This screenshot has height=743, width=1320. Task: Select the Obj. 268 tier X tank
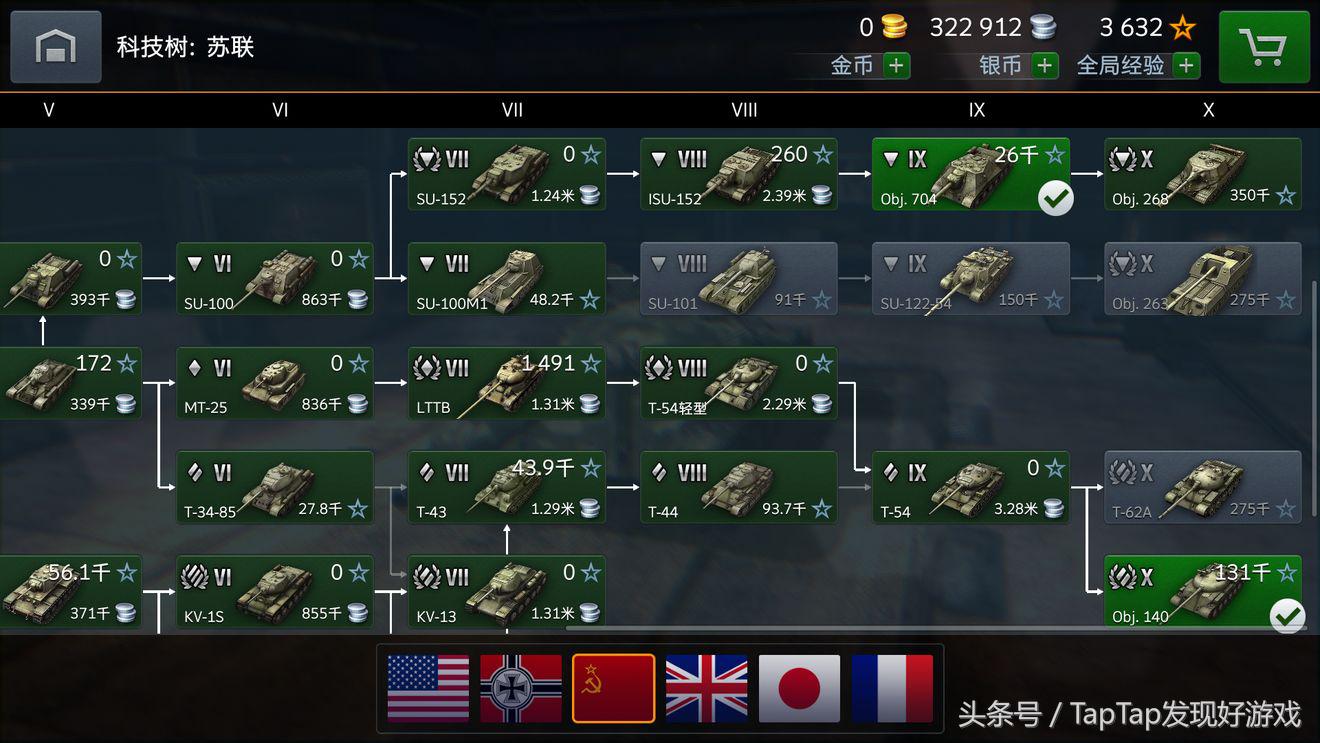coord(1203,175)
